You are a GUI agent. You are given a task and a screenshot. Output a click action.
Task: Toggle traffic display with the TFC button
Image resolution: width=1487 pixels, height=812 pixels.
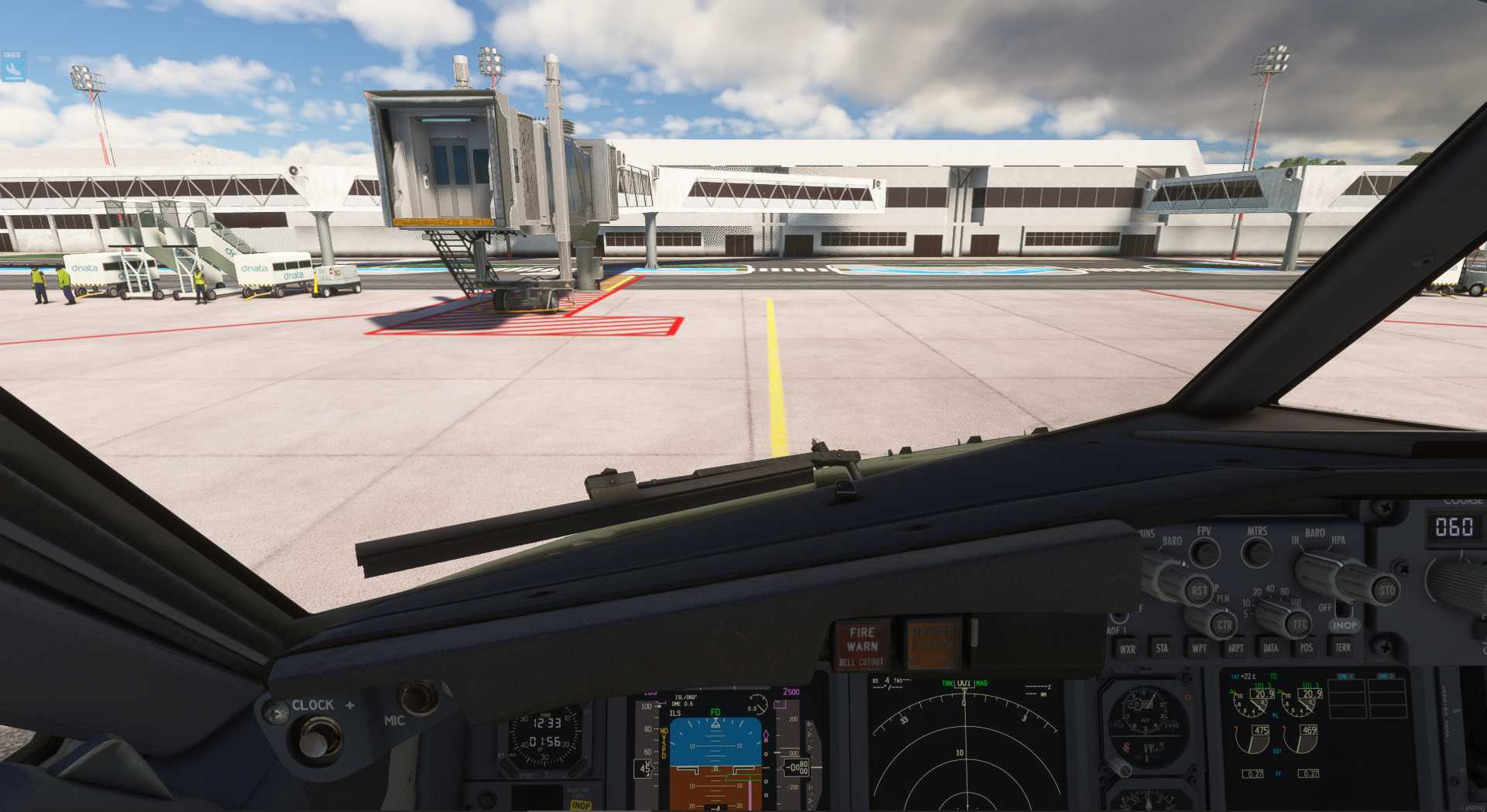tap(1300, 624)
